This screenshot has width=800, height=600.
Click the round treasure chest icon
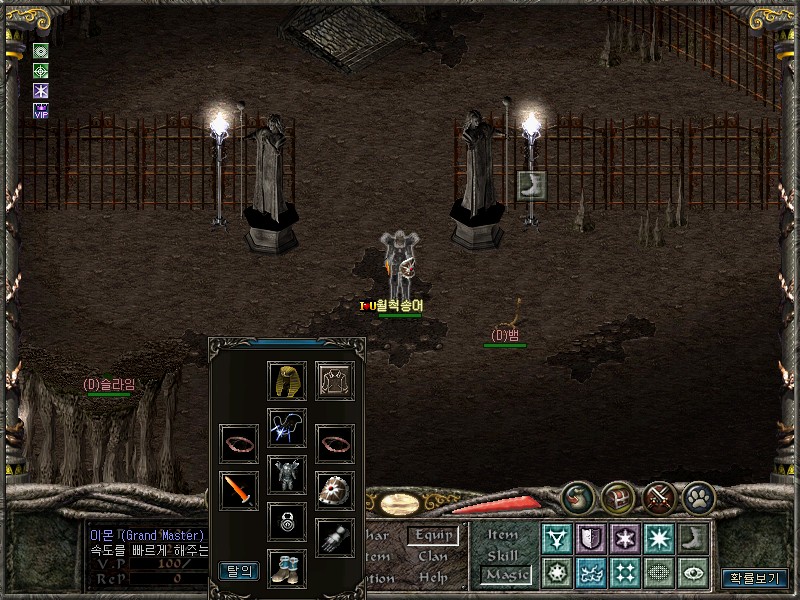point(618,497)
